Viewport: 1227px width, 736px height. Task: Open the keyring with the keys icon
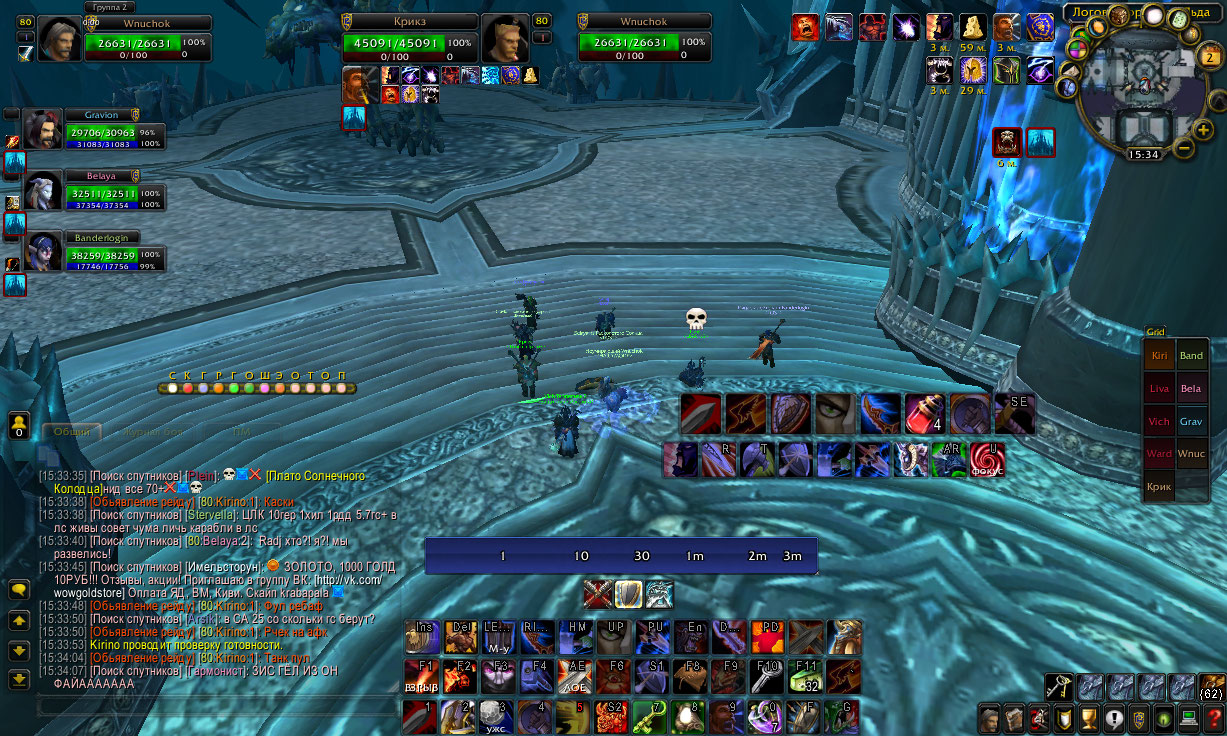1059,687
